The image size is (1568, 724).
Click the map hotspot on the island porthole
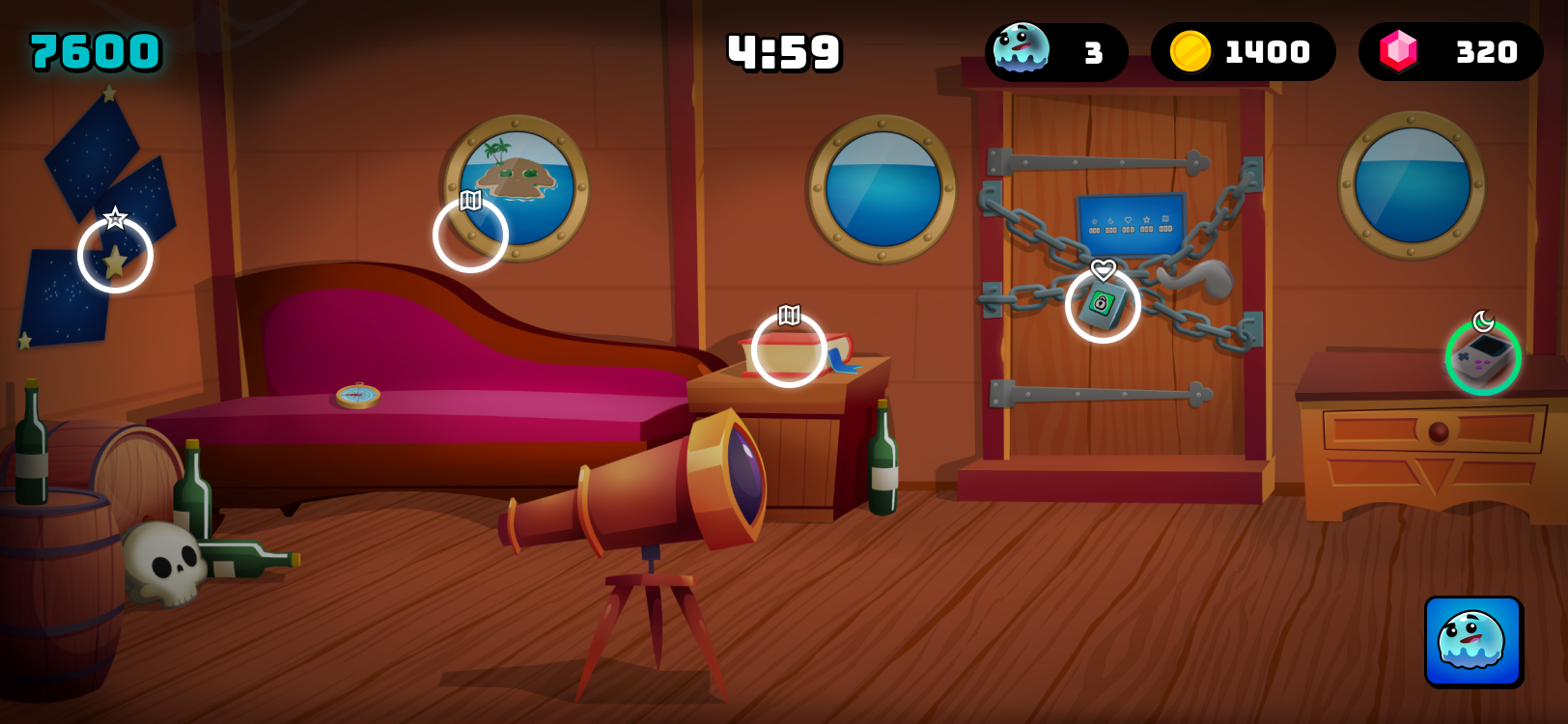[x=470, y=235]
